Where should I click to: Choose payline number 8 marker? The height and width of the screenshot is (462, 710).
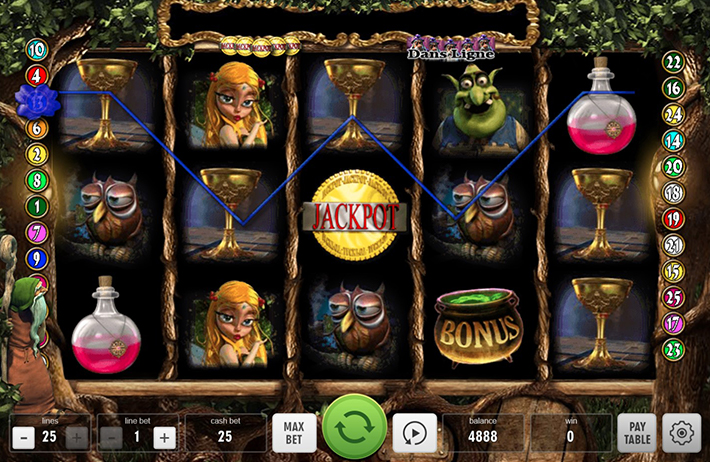coord(37,180)
